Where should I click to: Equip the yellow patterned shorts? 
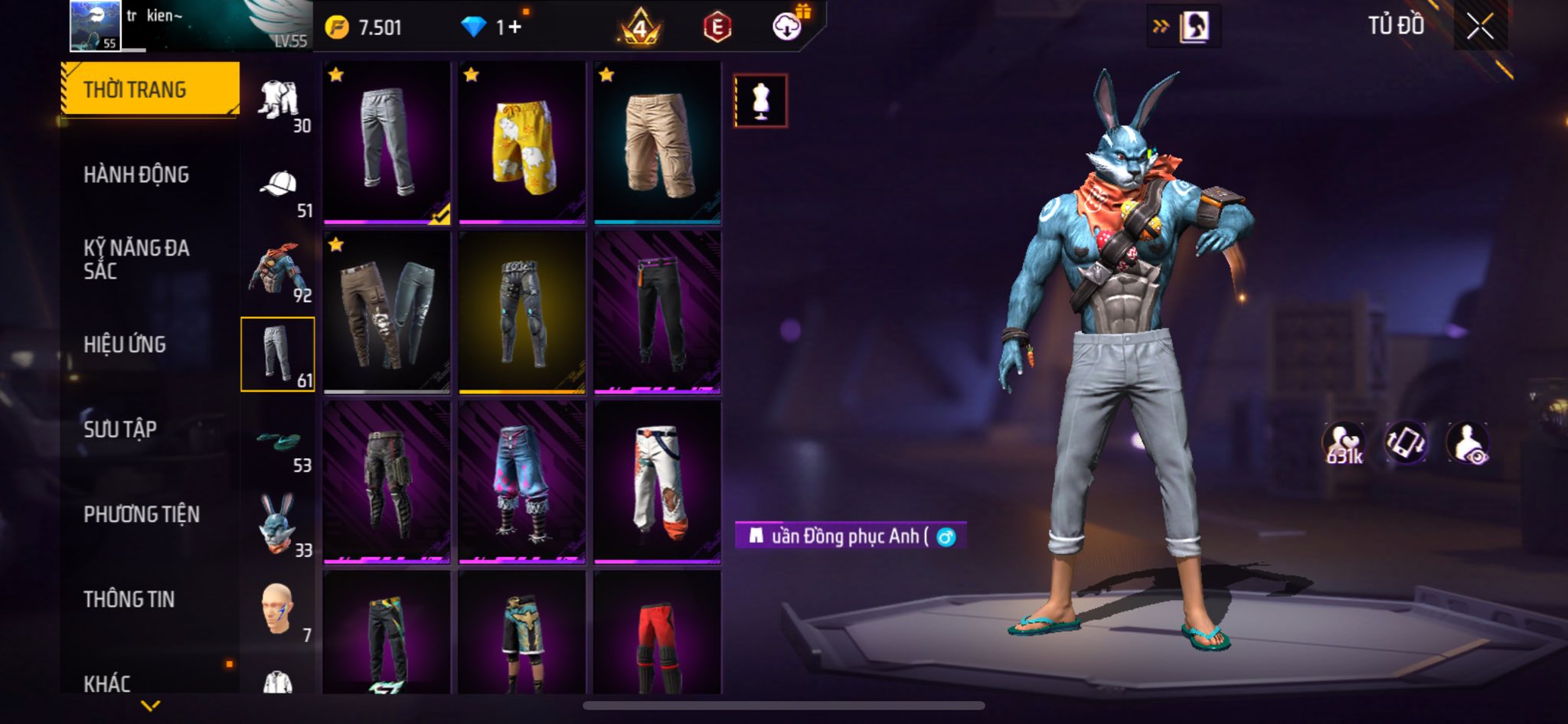pyautogui.click(x=522, y=143)
